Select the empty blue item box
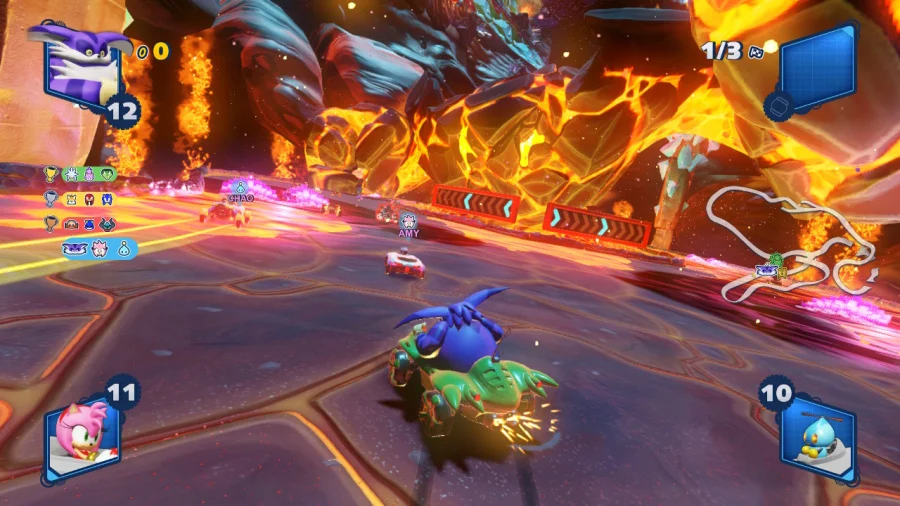900x506 pixels. pyautogui.click(x=818, y=72)
